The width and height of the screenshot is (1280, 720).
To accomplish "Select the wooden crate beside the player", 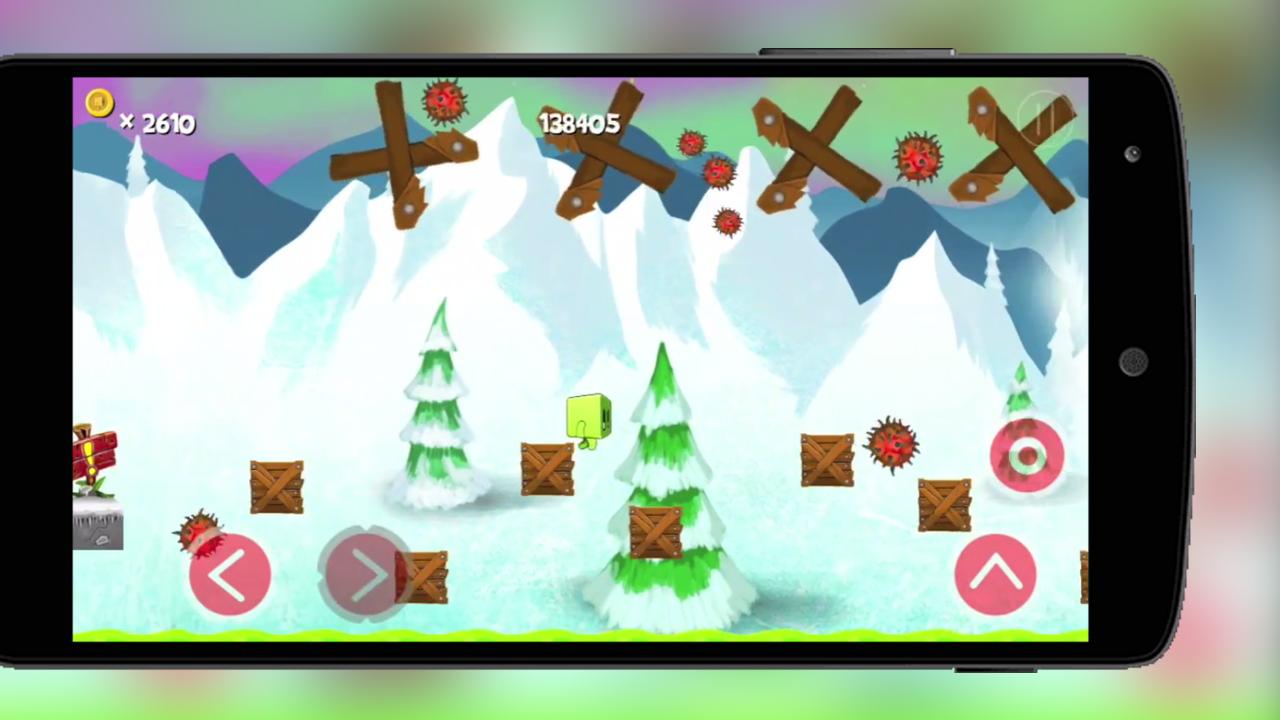I will (x=546, y=467).
